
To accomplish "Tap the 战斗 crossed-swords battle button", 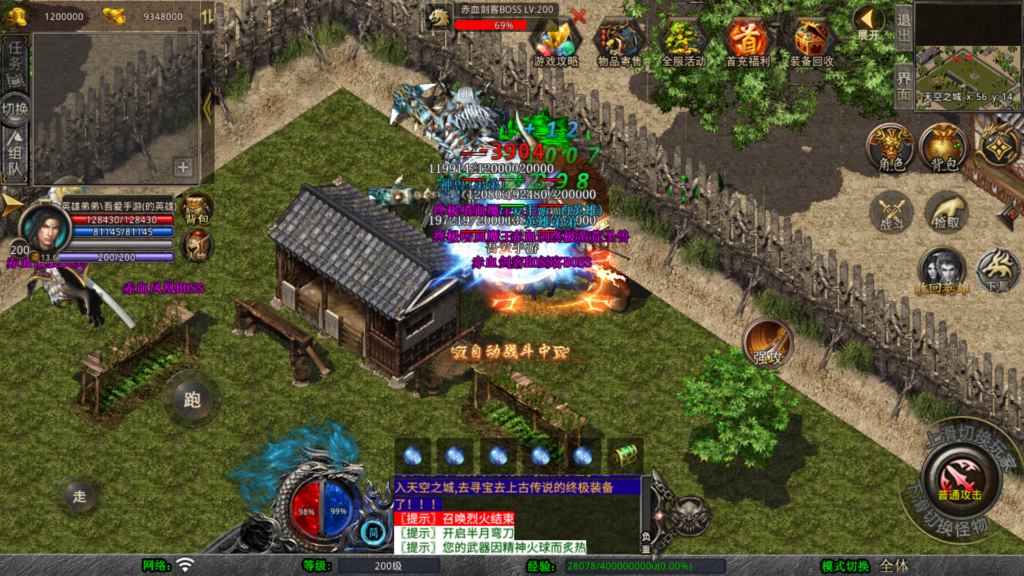I will pos(891,212).
